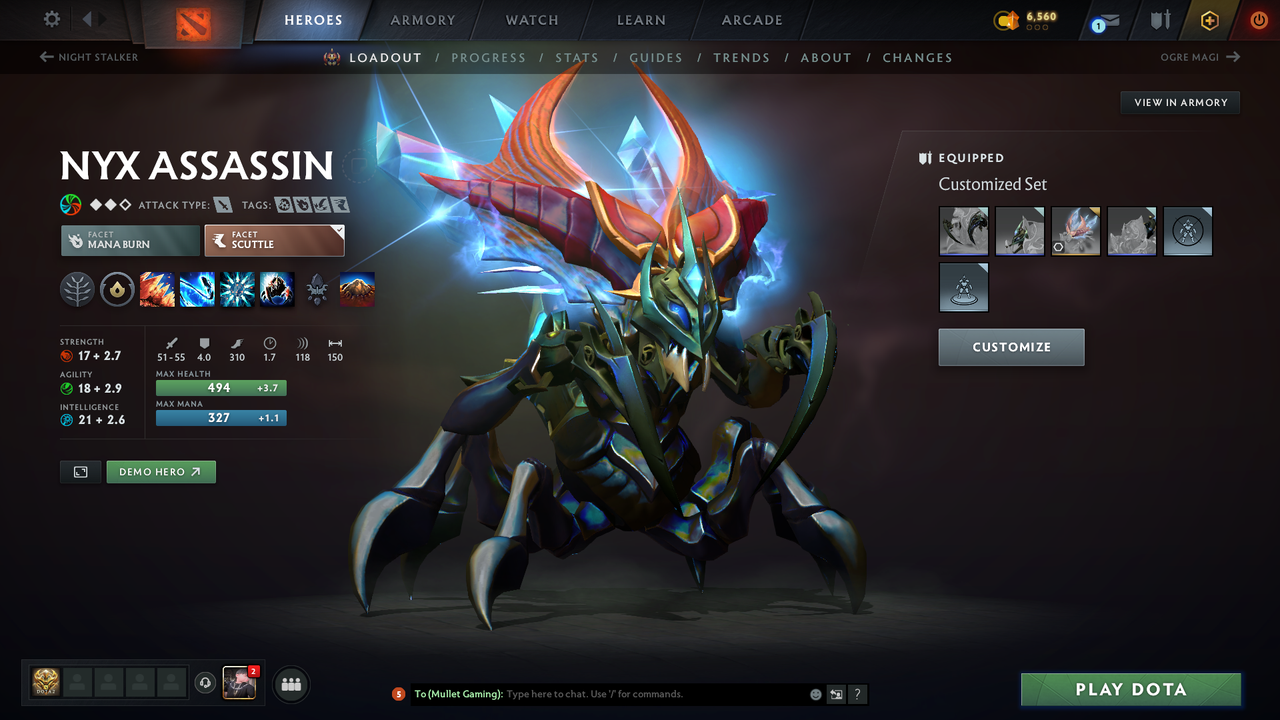1280x720 pixels.
Task: Select the Vendetta ability icon
Action: click(277, 289)
